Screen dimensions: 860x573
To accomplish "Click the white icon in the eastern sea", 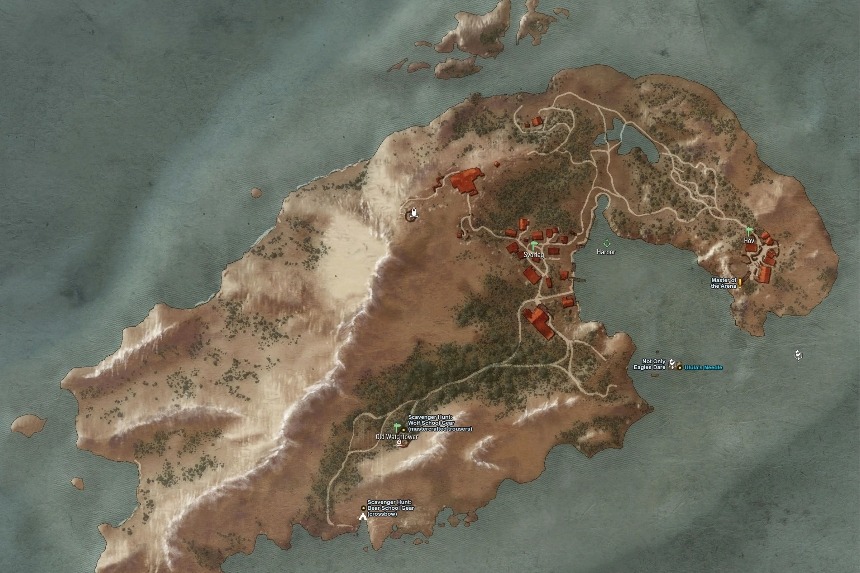I will (798, 355).
